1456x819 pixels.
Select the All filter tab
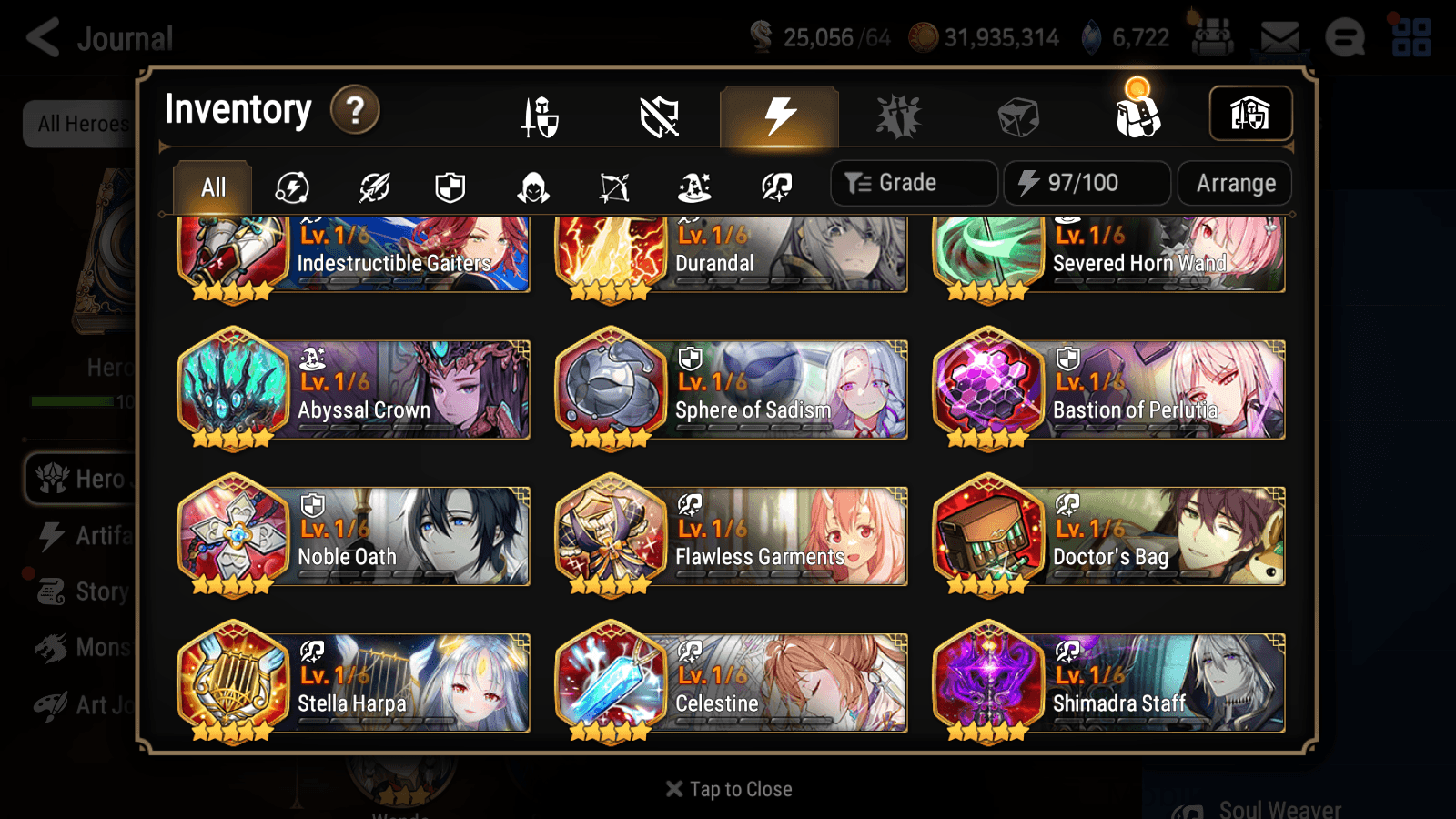[x=211, y=187]
